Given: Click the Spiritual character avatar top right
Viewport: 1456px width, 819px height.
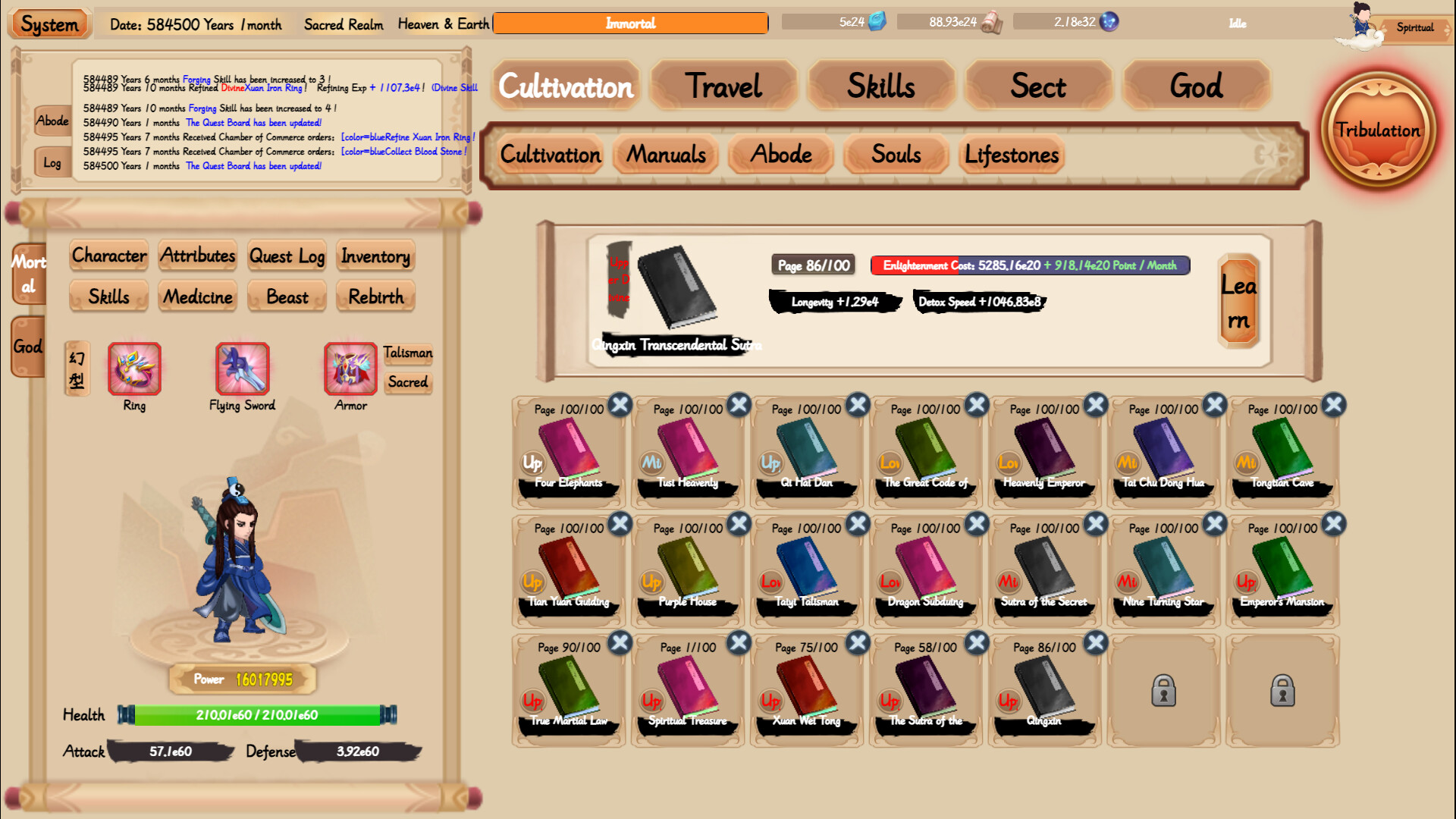Looking at the screenshot, I should pyautogui.click(x=1360, y=25).
